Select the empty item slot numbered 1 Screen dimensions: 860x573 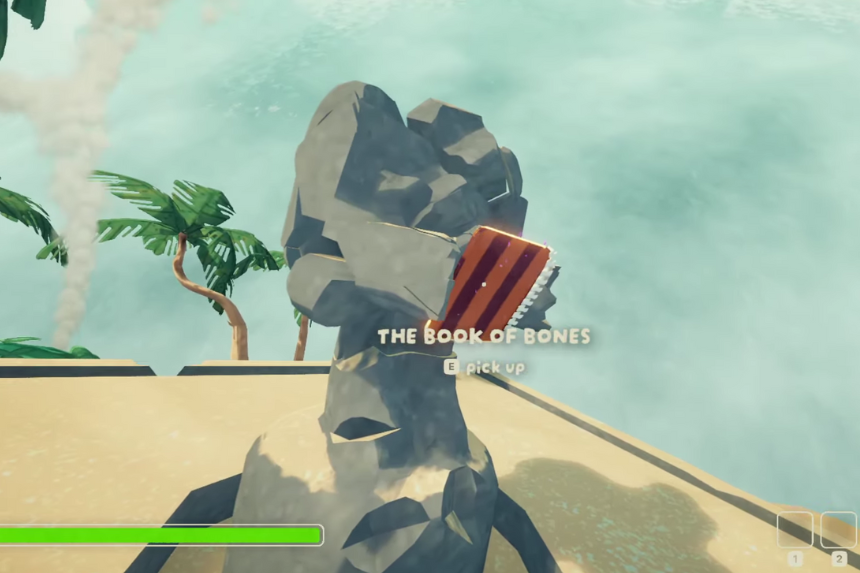click(795, 530)
